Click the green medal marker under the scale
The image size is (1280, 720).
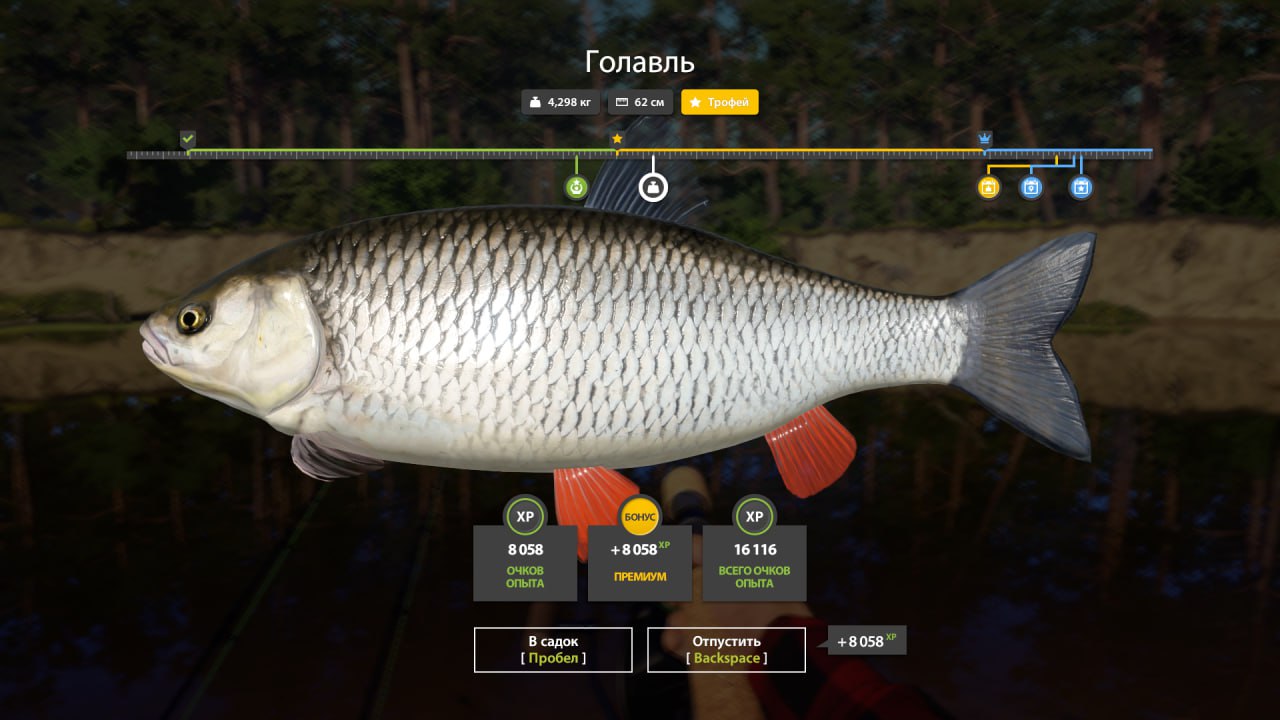point(576,187)
